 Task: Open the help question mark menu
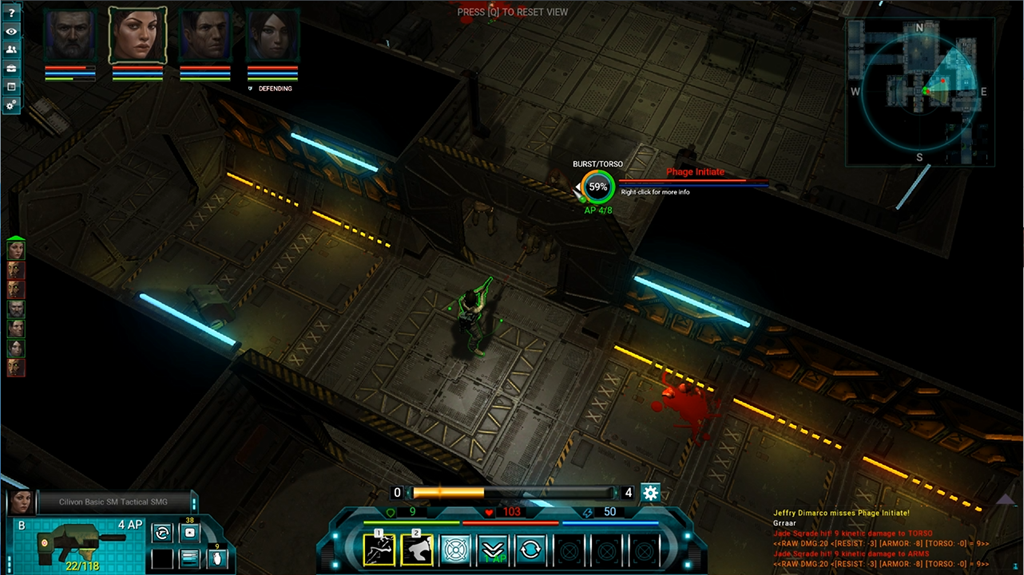[x=11, y=12]
